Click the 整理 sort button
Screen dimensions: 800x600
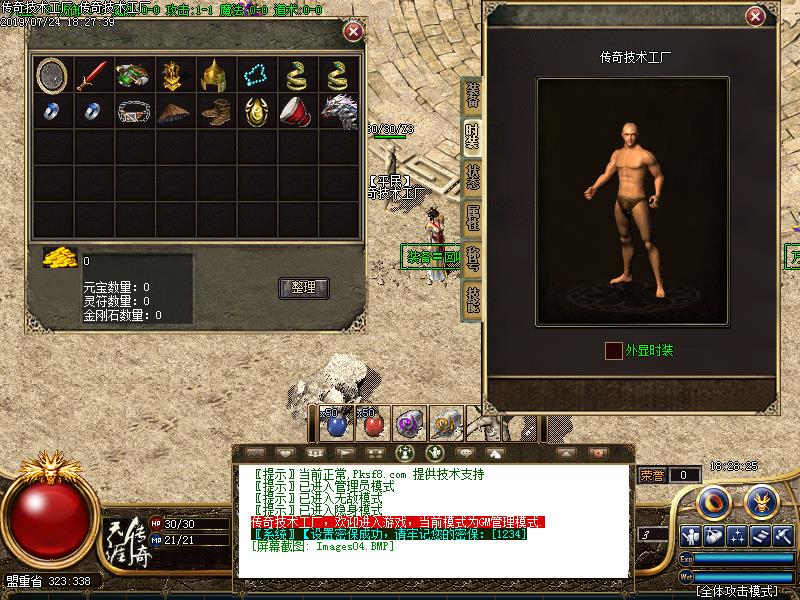pos(303,287)
